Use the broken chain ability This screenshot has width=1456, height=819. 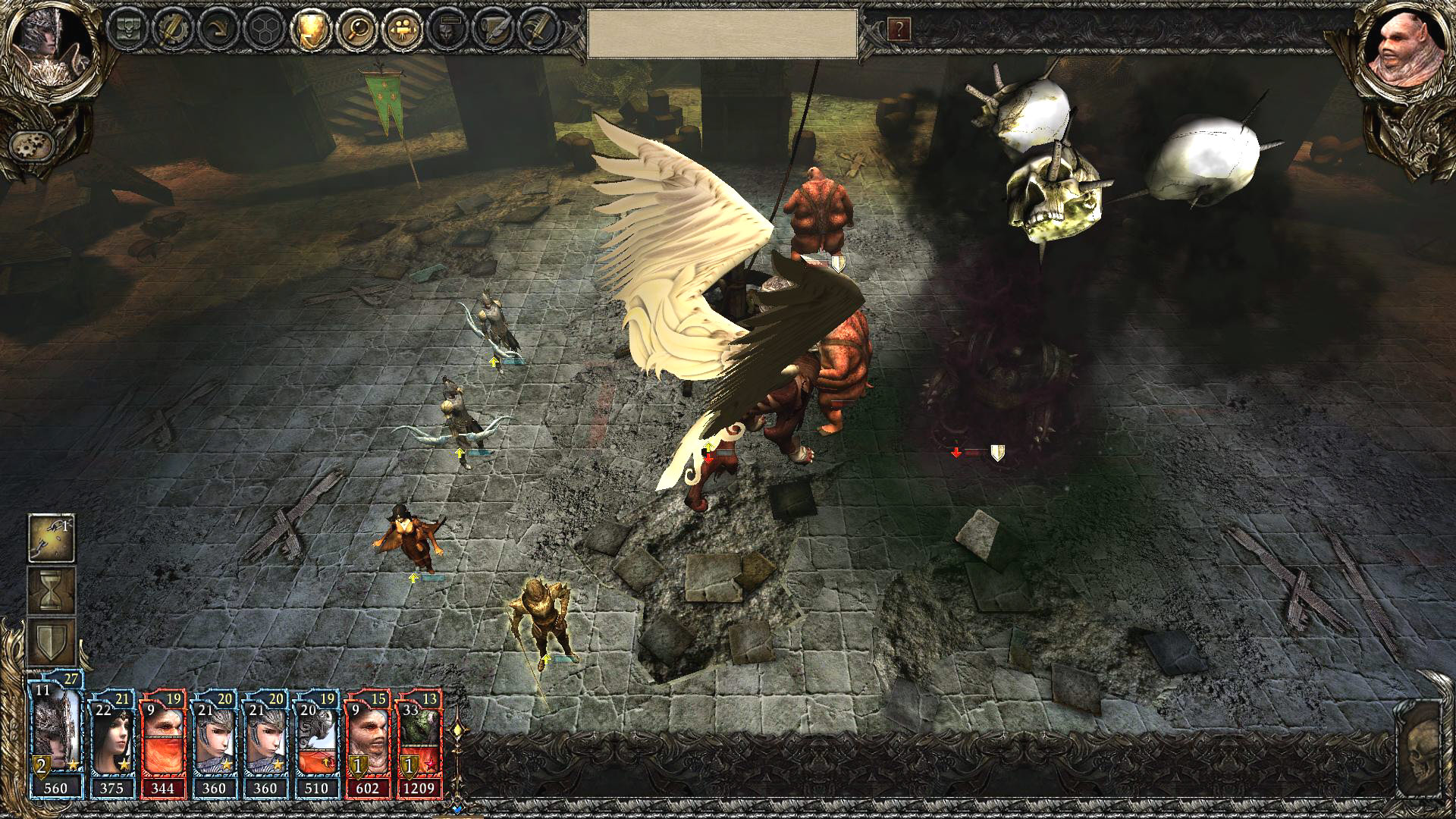(52, 538)
